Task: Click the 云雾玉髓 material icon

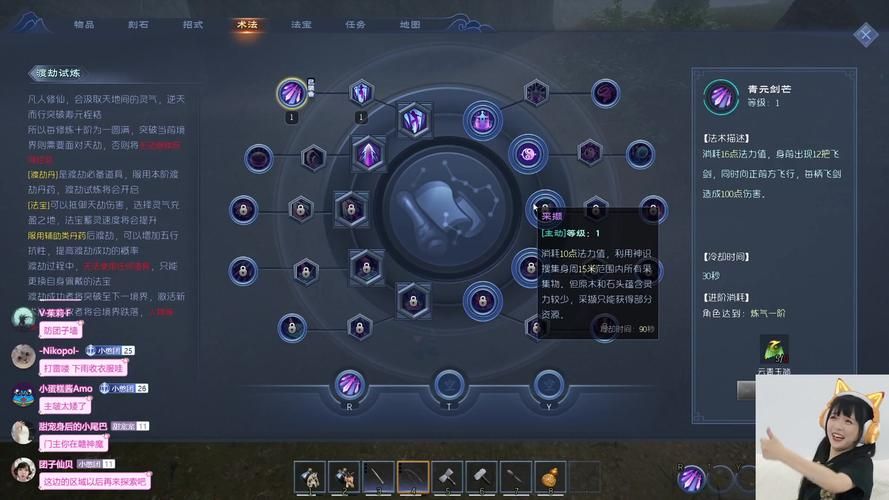Action: [x=775, y=352]
